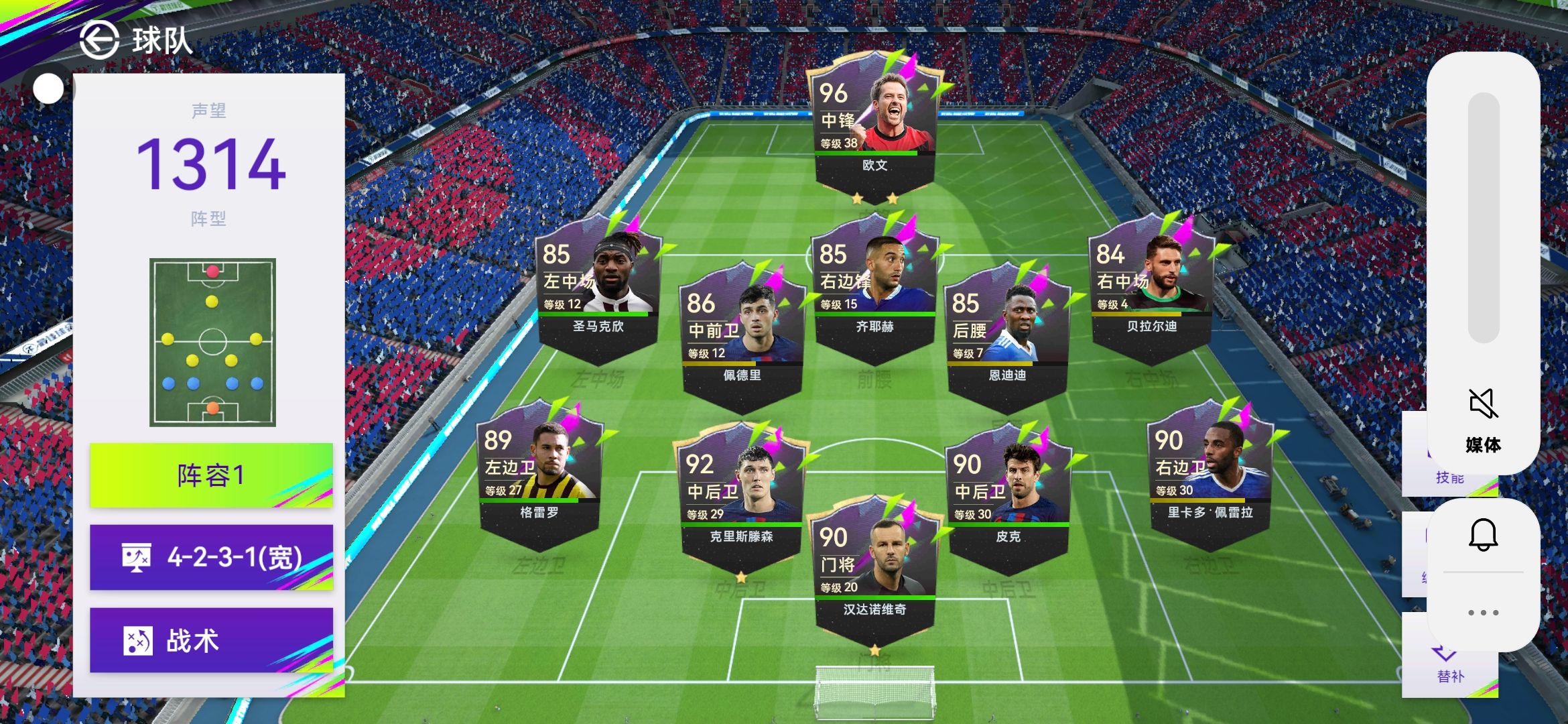Select striker 欧文 player card

point(874,127)
